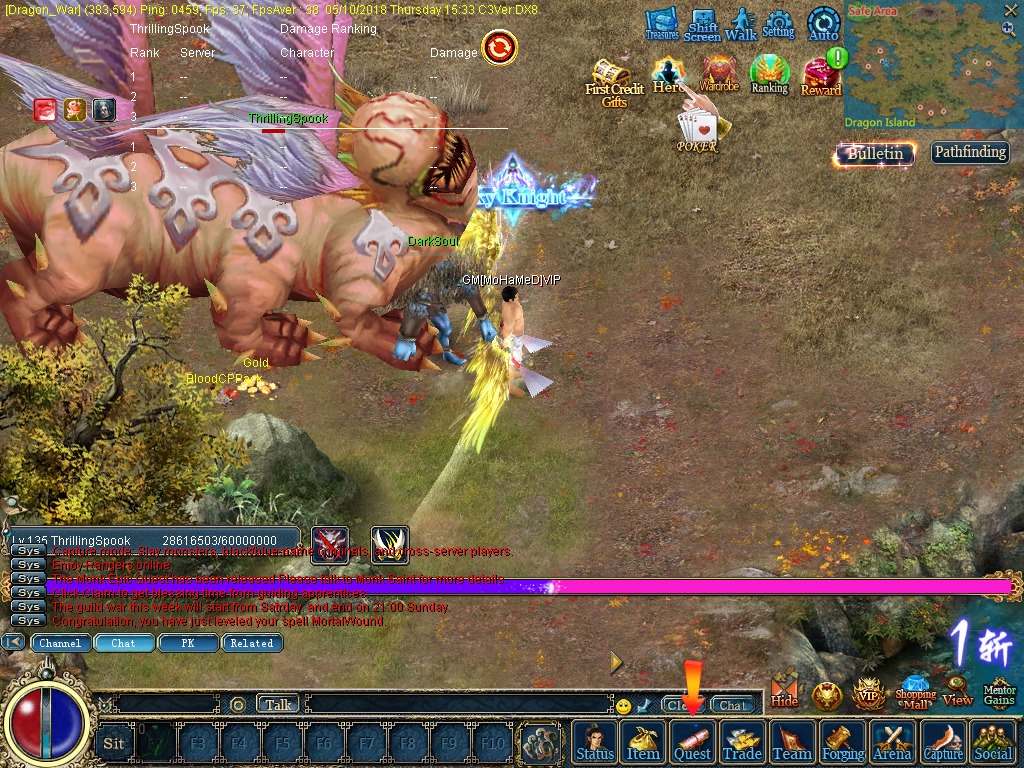Open the Forging menu

pos(843,742)
